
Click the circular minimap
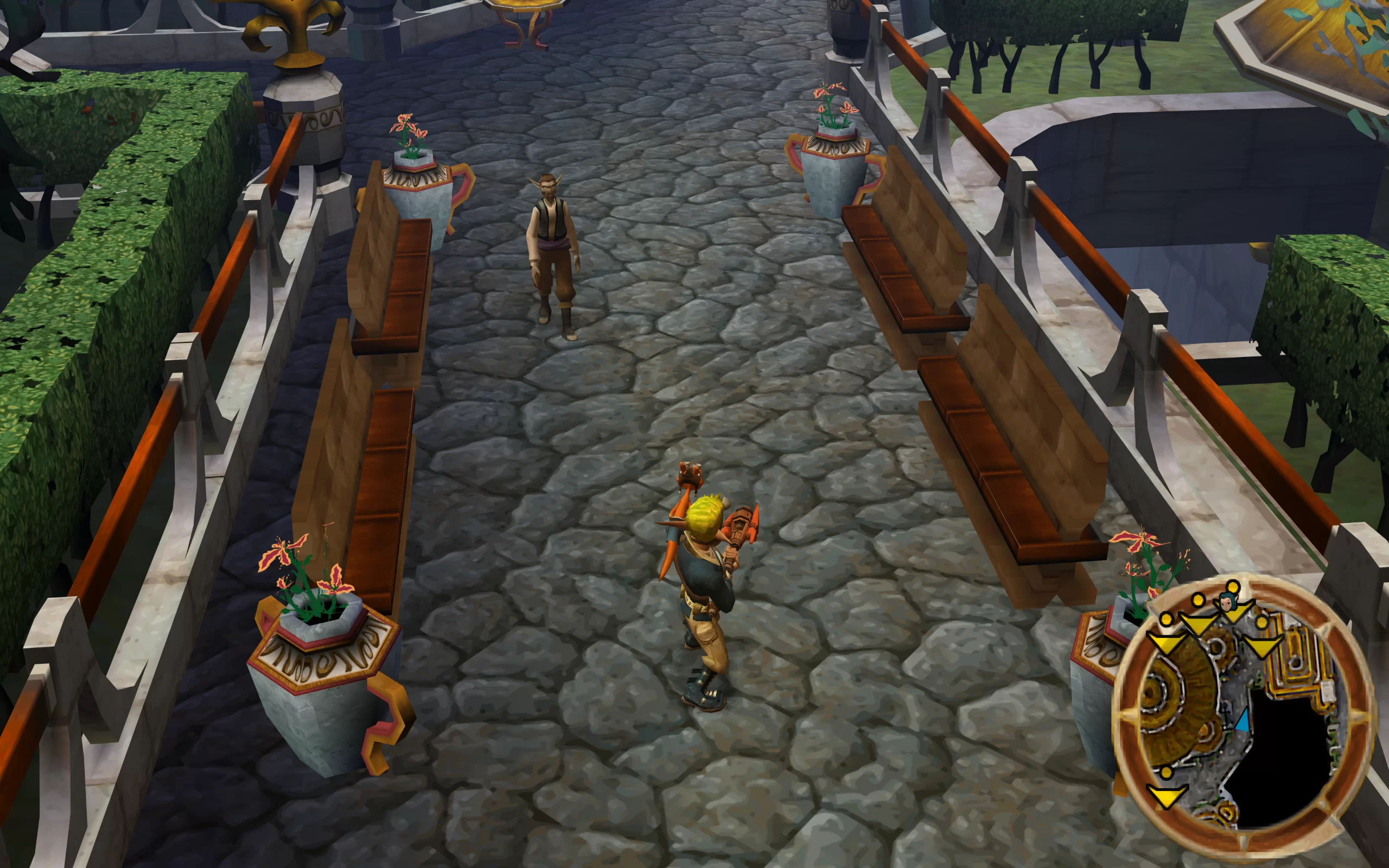coord(1243,709)
